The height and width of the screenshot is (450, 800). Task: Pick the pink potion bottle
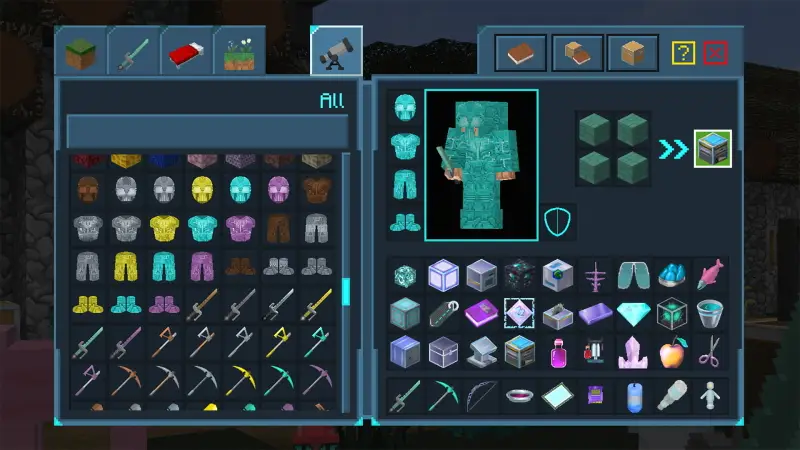[x=558, y=352]
